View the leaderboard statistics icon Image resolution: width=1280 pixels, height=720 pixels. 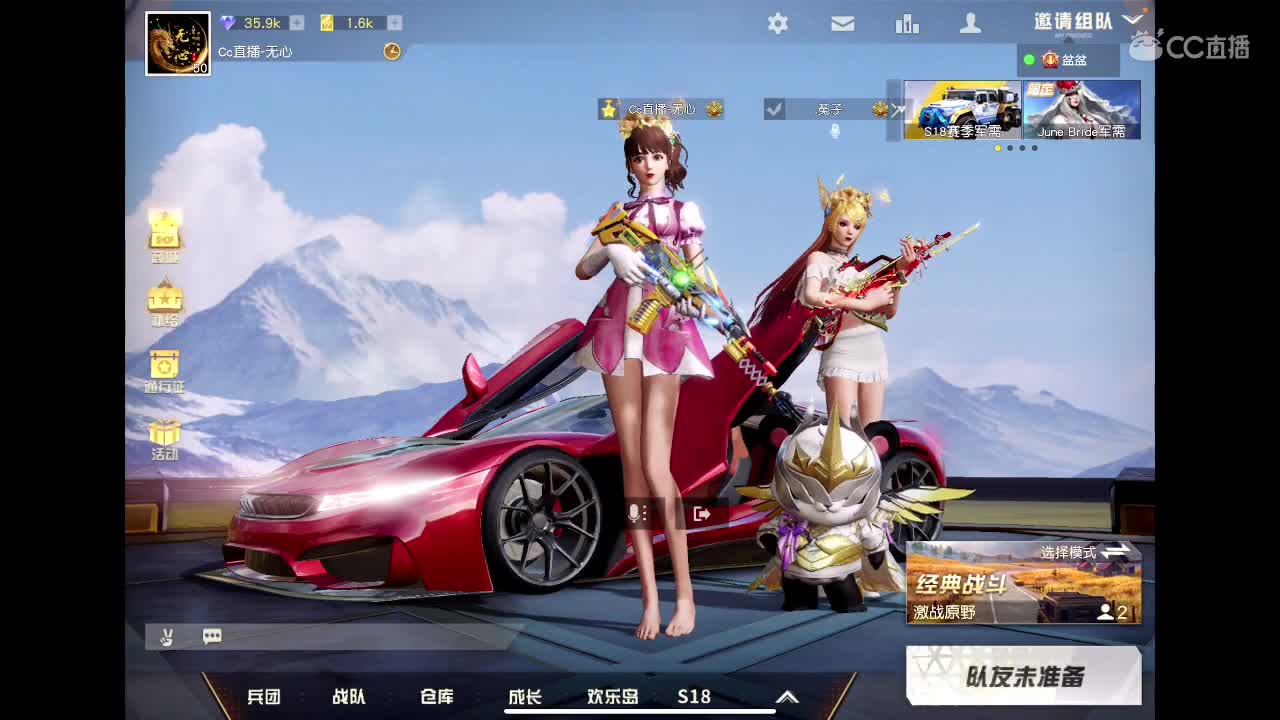pos(906,22)
